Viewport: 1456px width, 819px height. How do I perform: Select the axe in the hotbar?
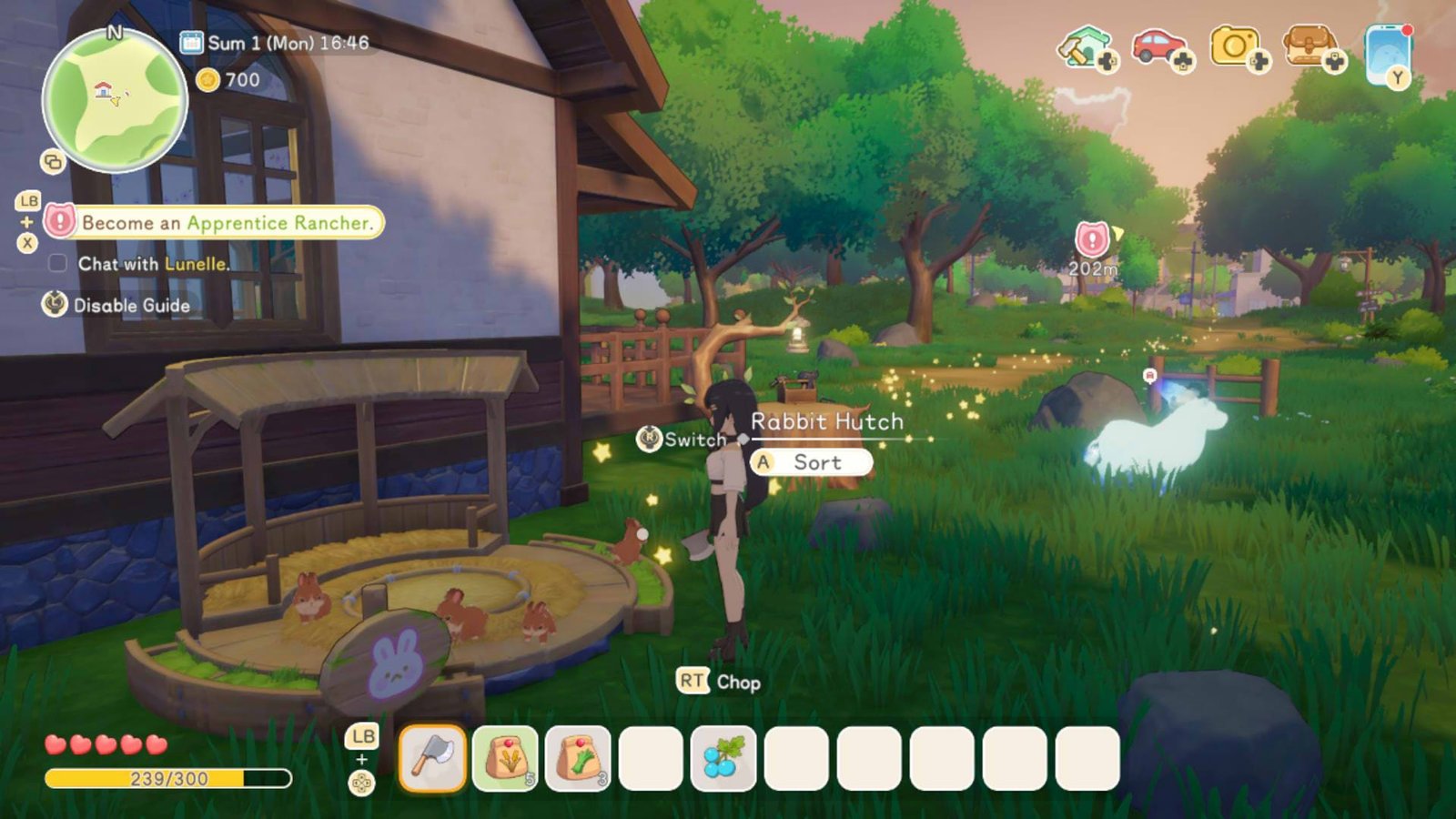tap(431, 757)
